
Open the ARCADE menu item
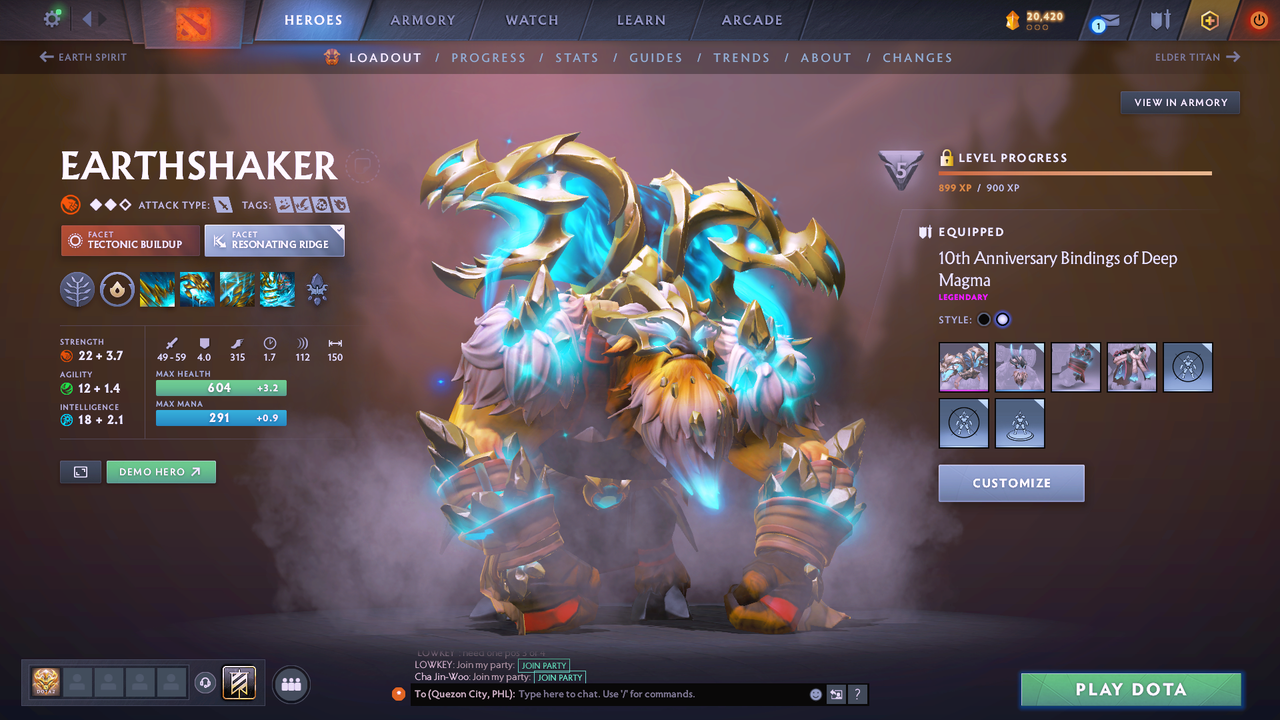pos(751,19)
